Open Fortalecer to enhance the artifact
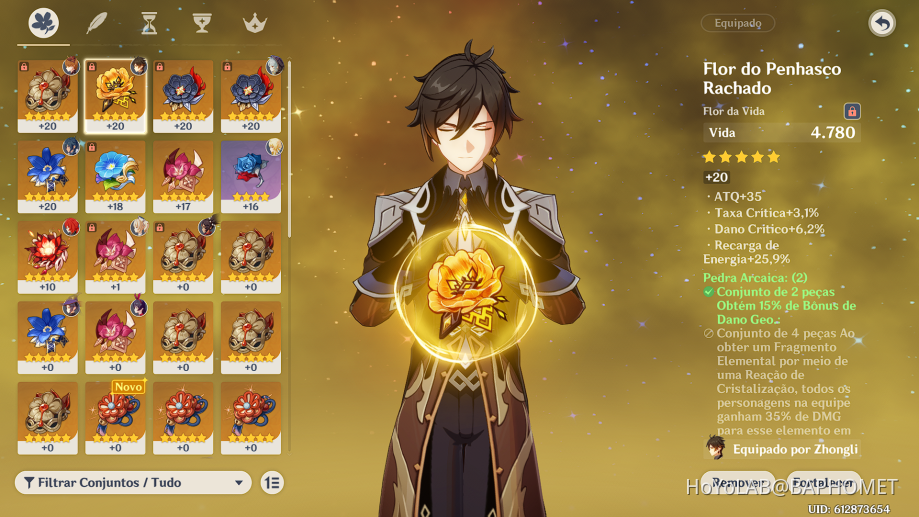Screen dimensions: 919x517 tap(823, 482)
